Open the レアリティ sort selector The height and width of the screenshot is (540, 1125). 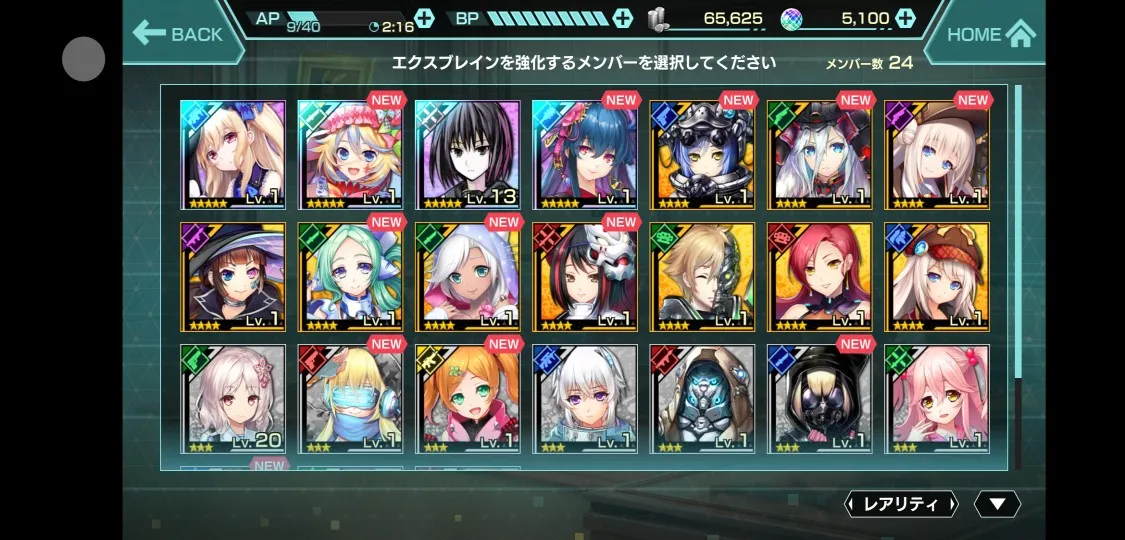point(901,504)
